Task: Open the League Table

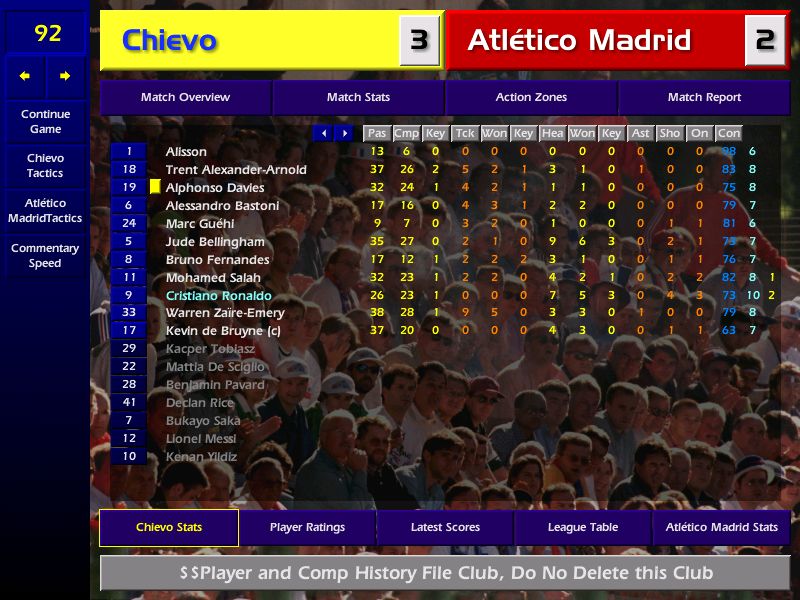Action: tap(583, 527)
